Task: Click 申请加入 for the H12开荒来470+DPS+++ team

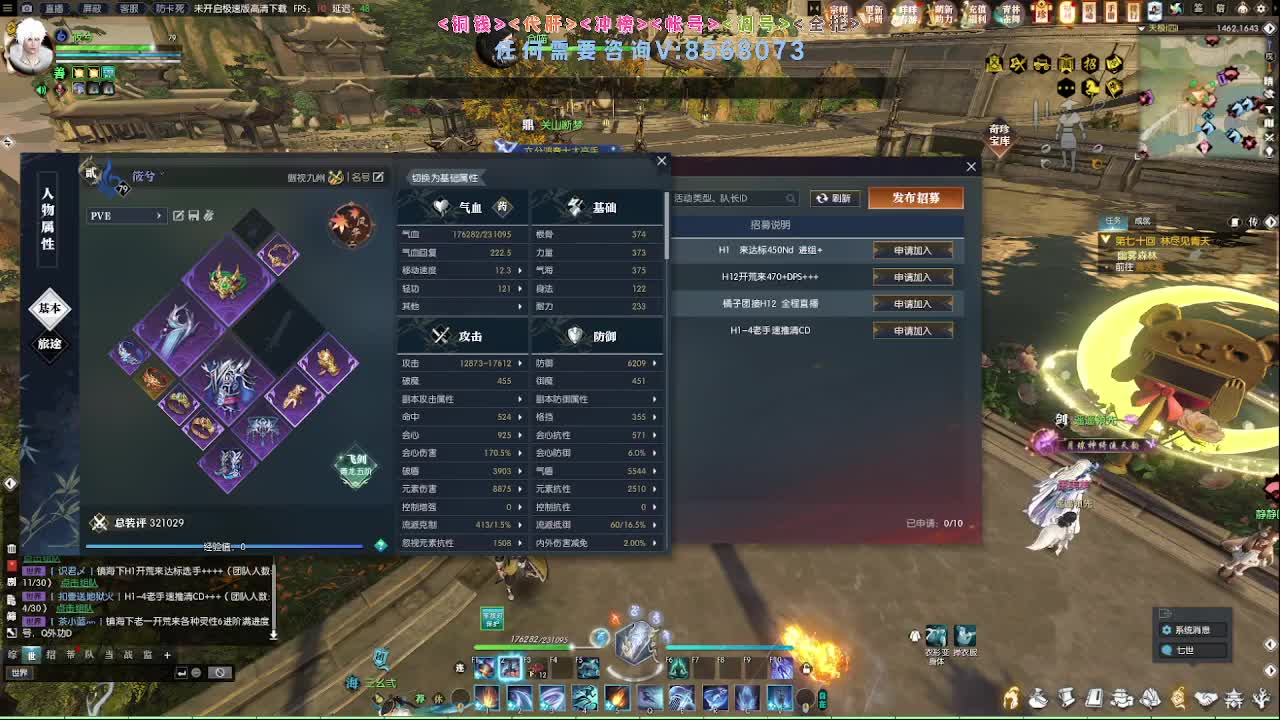Action: [x=911, y=277]
